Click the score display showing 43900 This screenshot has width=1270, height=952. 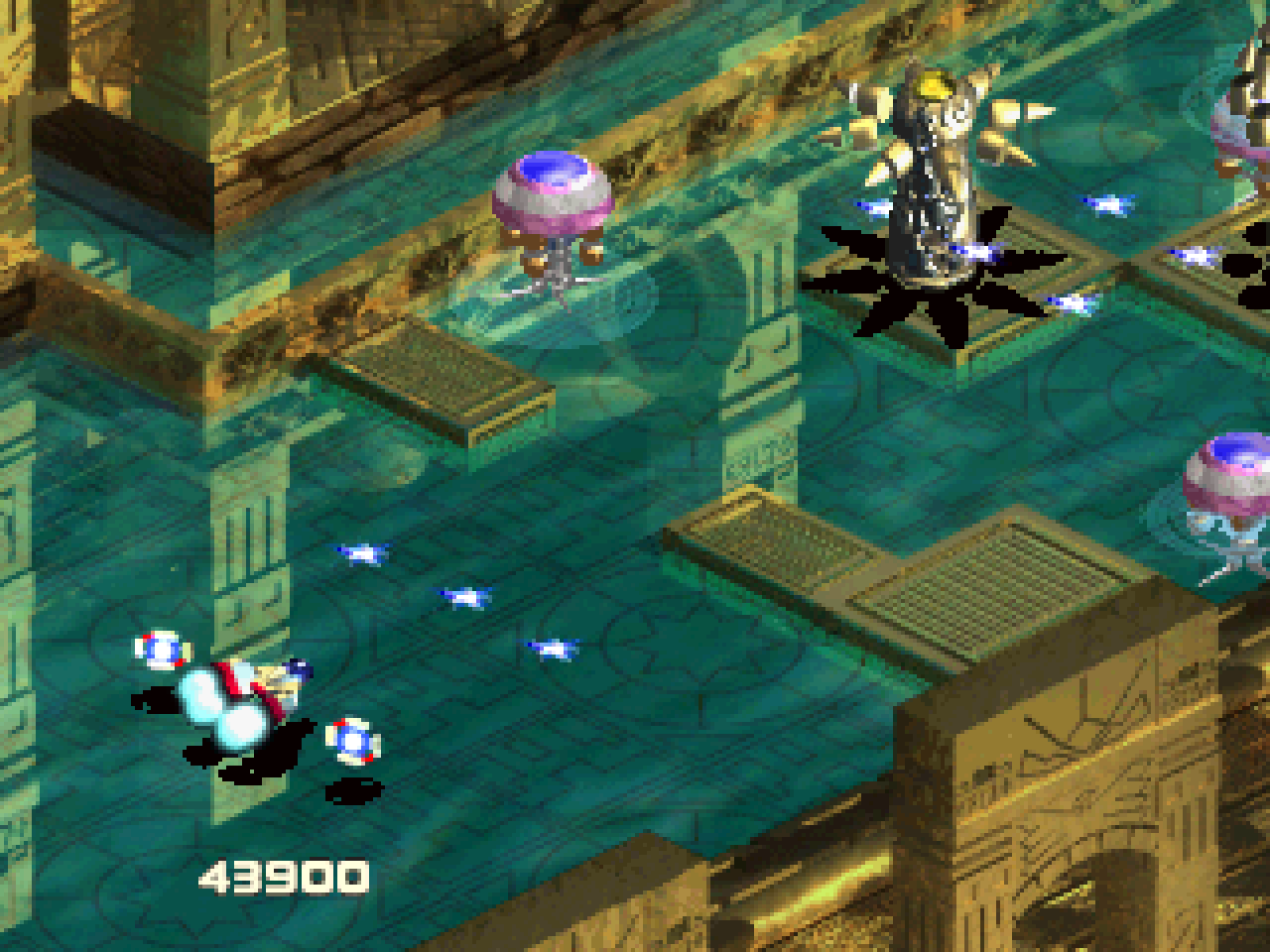click(x=283, y=876)
